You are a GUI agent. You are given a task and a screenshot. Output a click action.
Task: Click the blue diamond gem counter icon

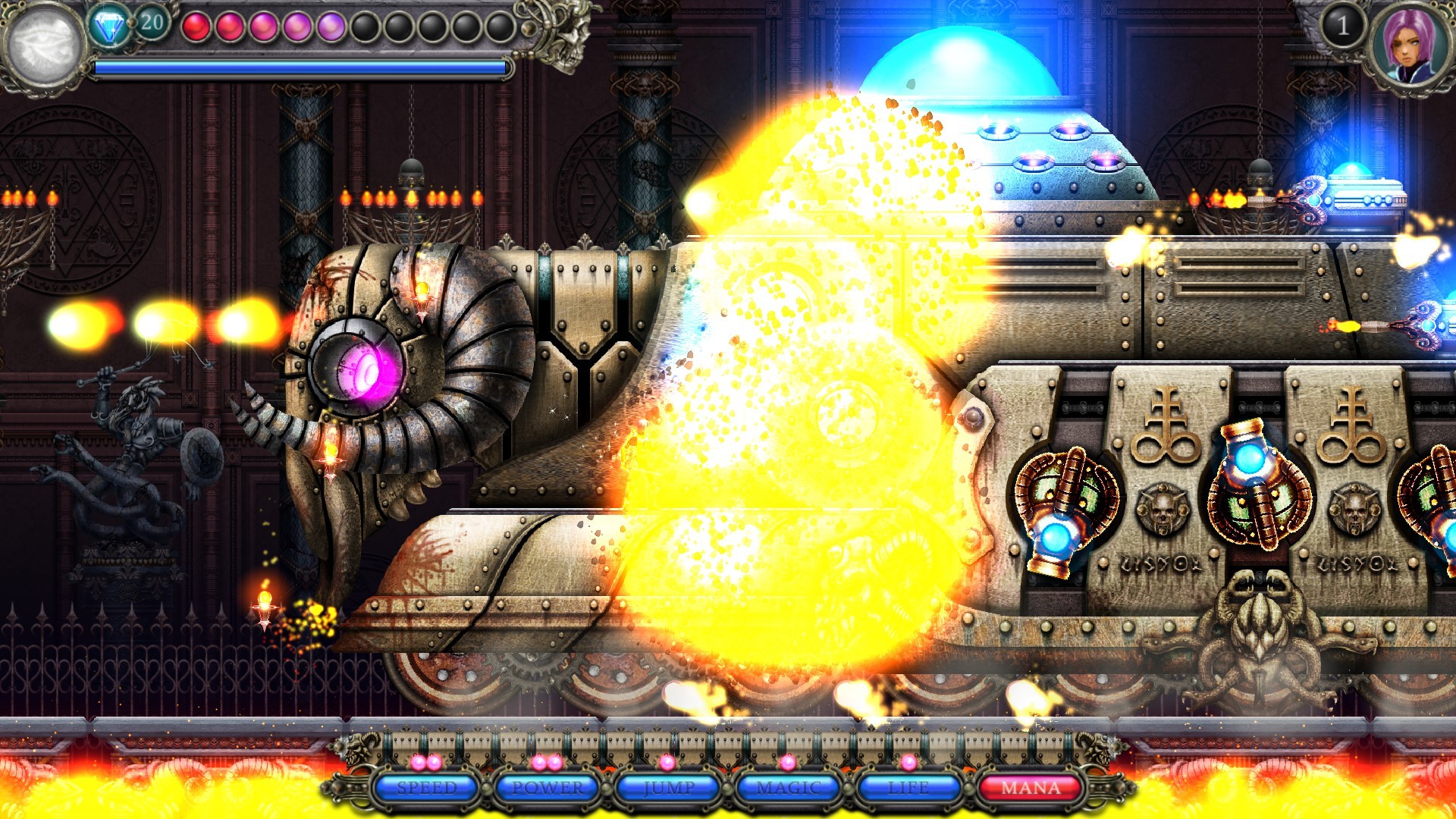click(110, 24)
